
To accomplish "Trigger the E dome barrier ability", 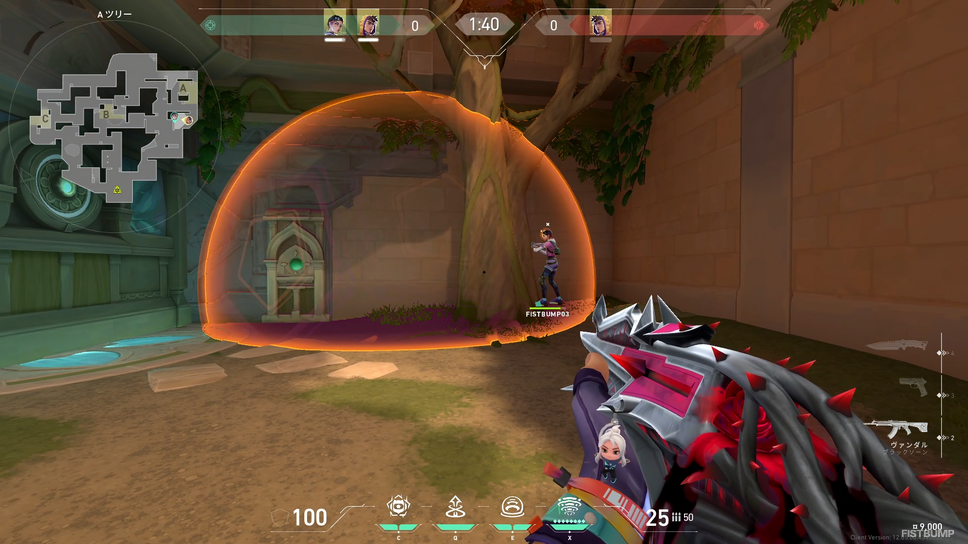I will click(511, 509).
